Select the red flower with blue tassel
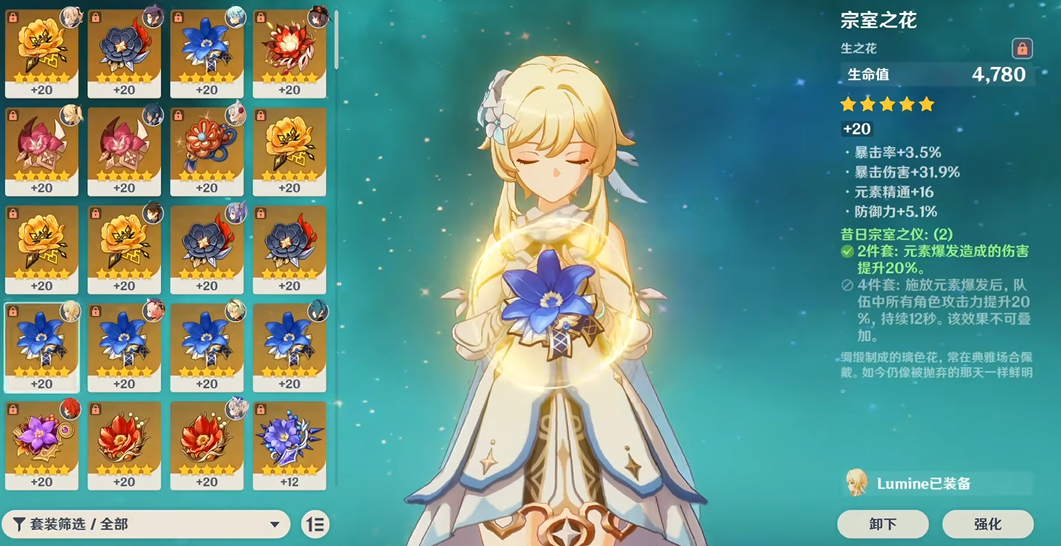 [207, 147]
